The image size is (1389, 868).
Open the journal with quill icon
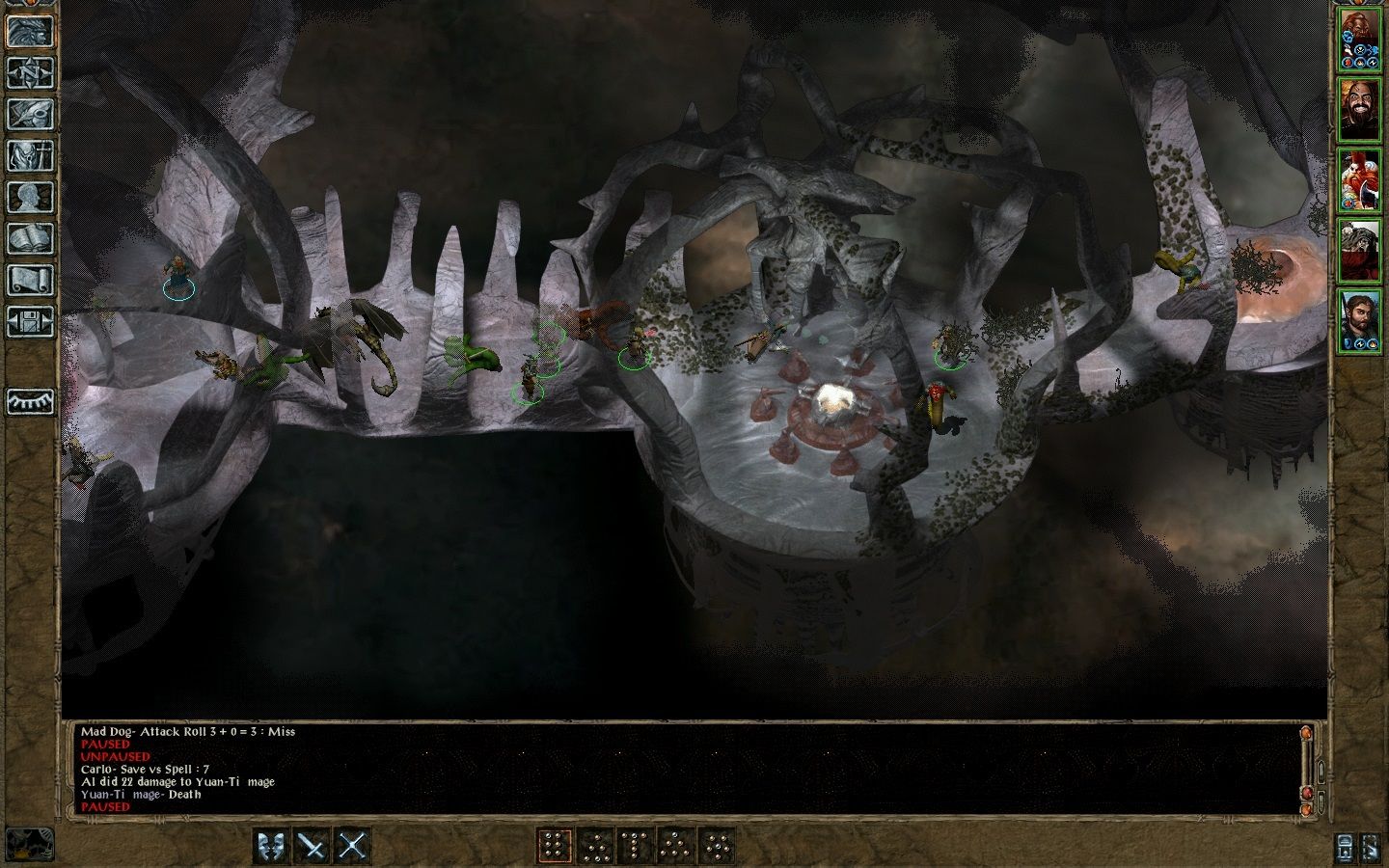[x=30, y=114]
